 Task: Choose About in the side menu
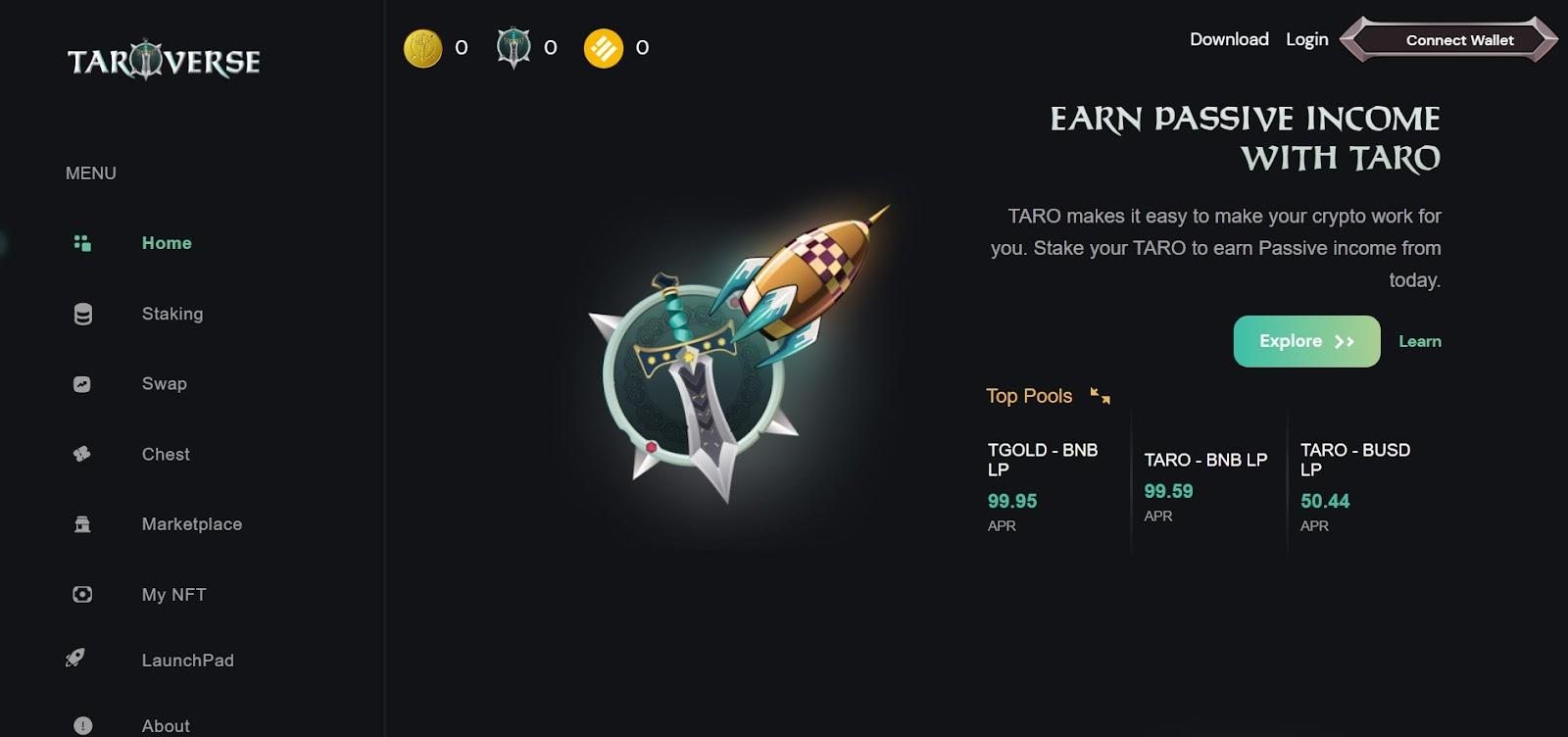click(x=165, y=725)
